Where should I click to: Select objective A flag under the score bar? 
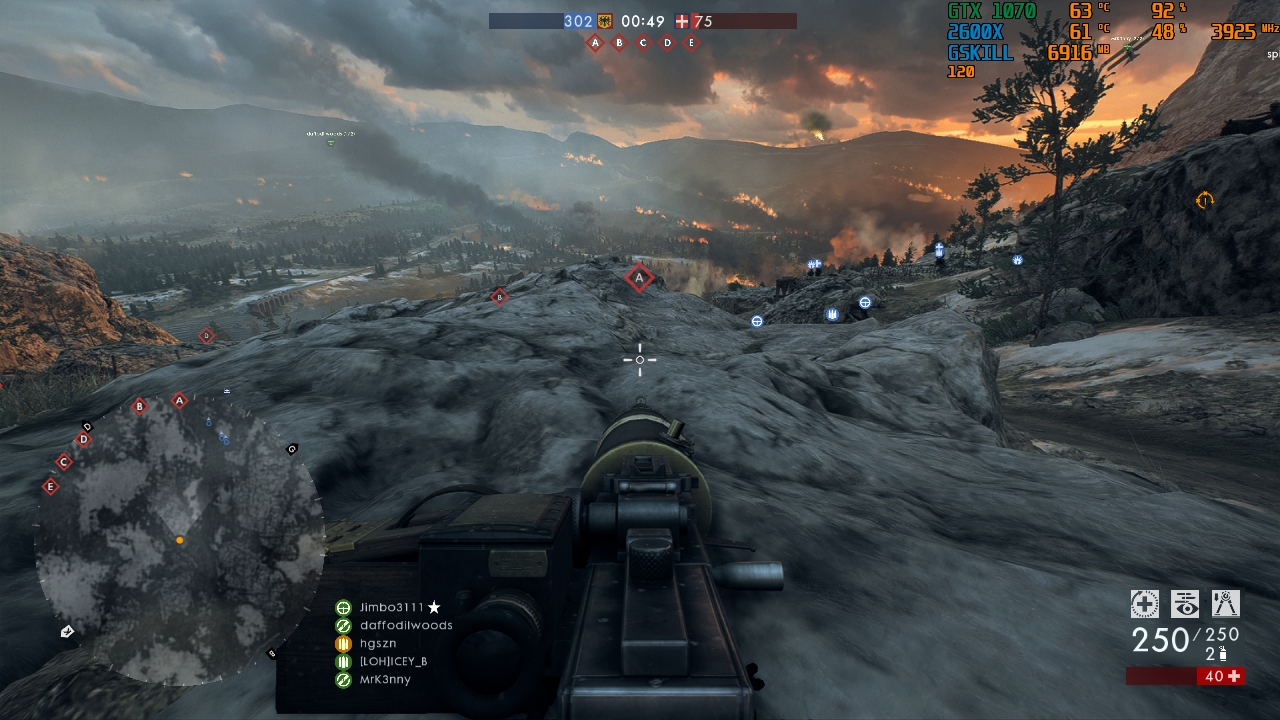(595, 43)
